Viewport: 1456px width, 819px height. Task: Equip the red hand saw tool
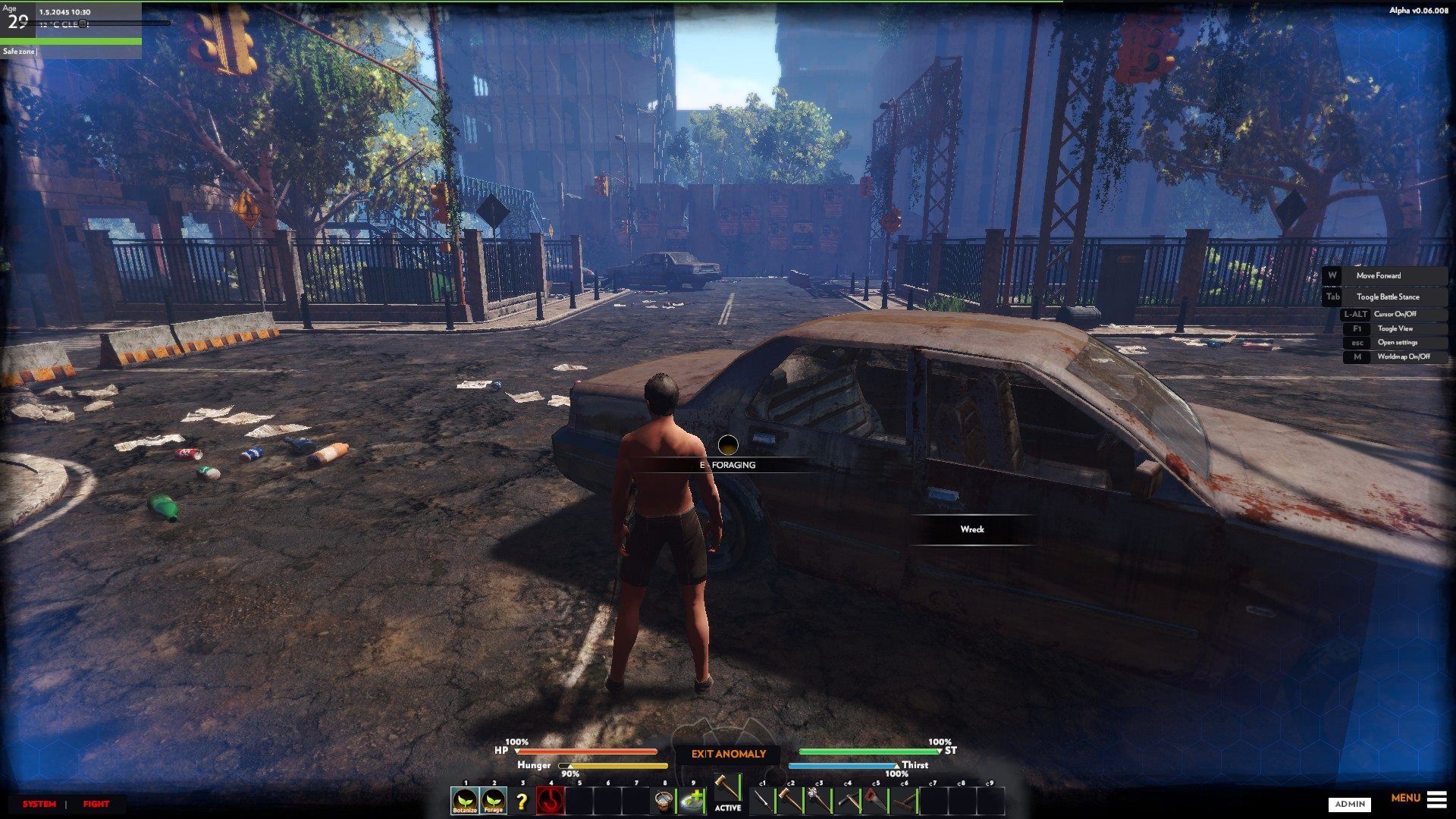pos(876,801)
